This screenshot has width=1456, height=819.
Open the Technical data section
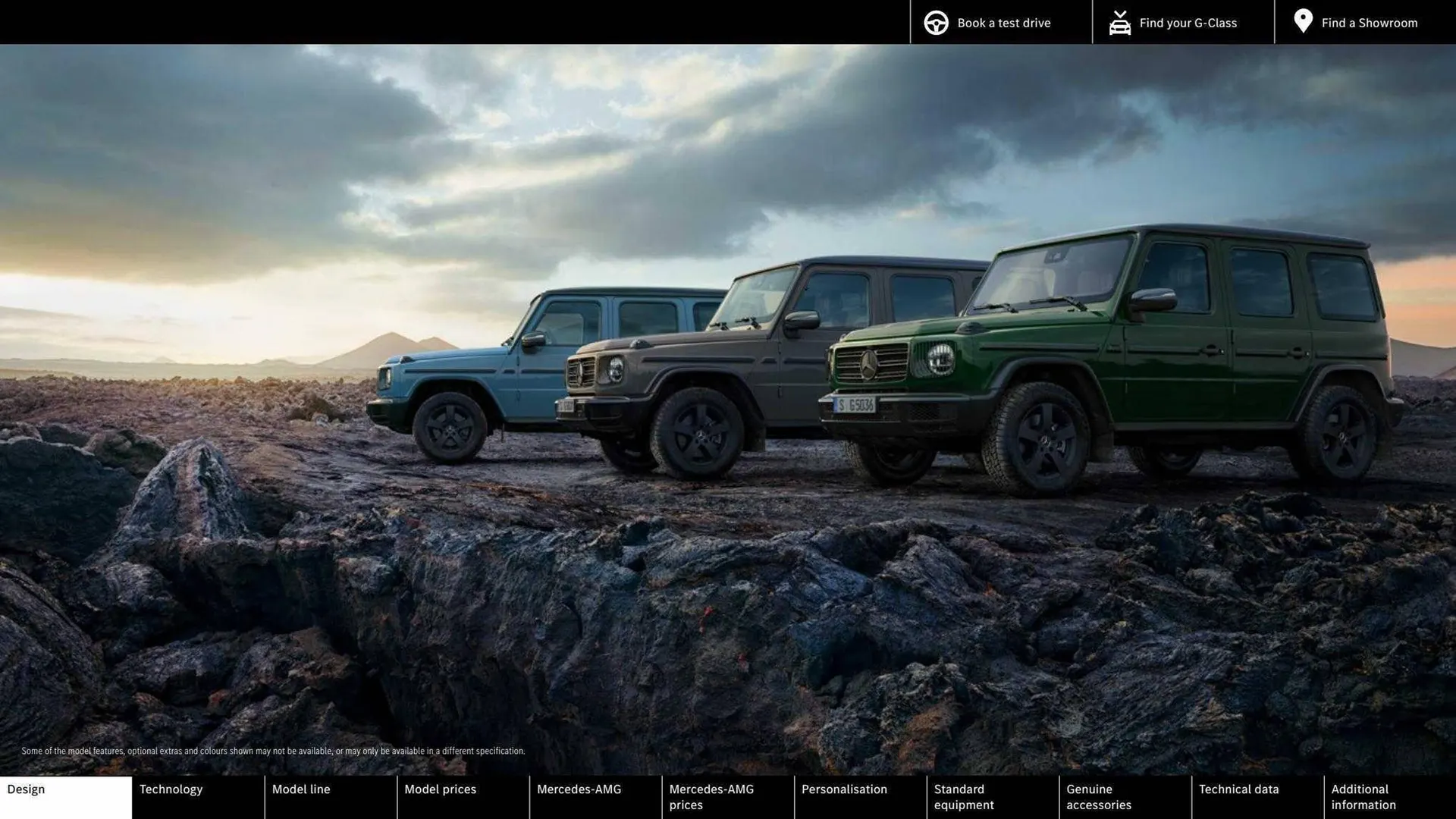1257,796
